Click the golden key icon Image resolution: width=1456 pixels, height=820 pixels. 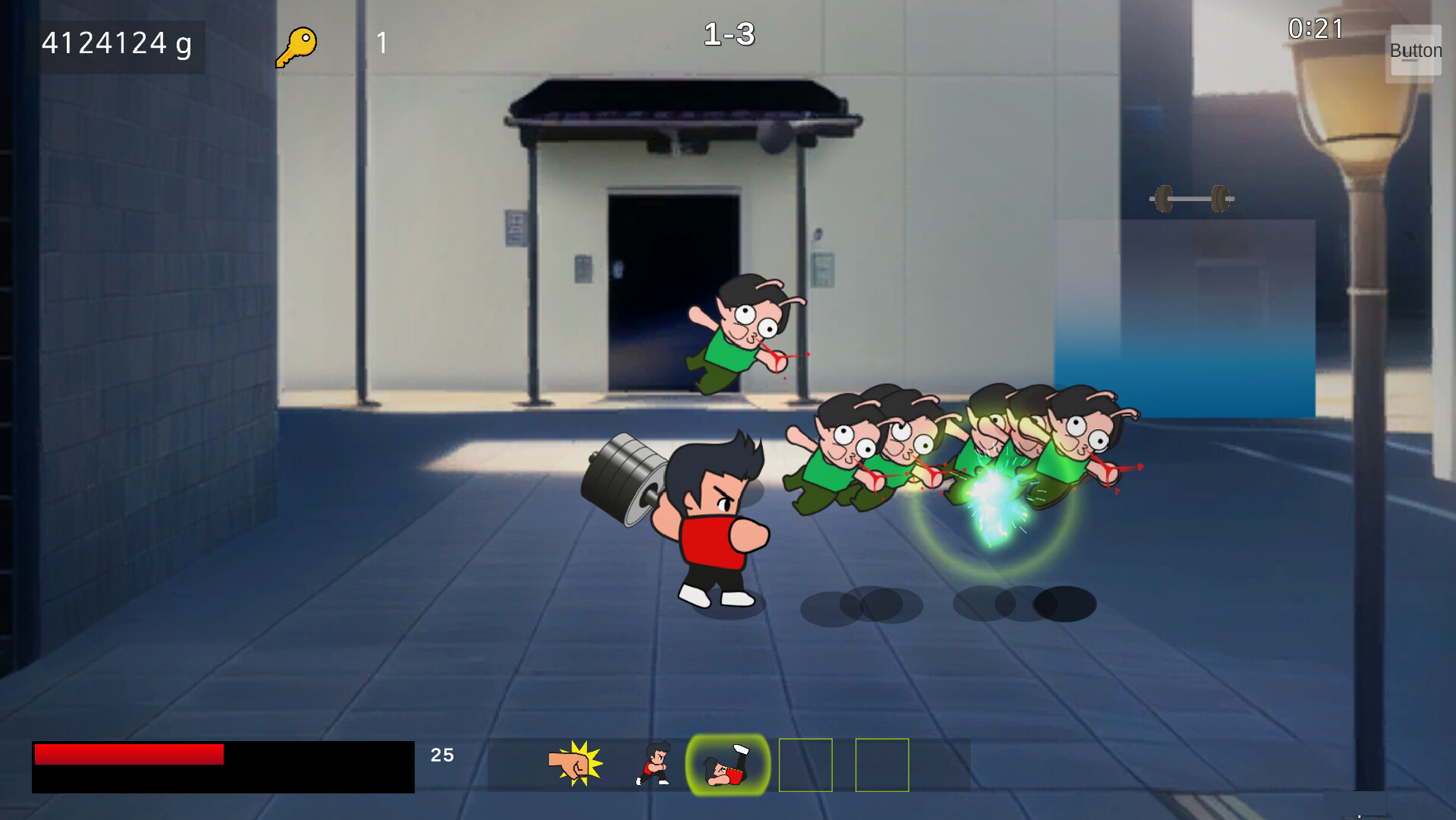click(296, 46)
